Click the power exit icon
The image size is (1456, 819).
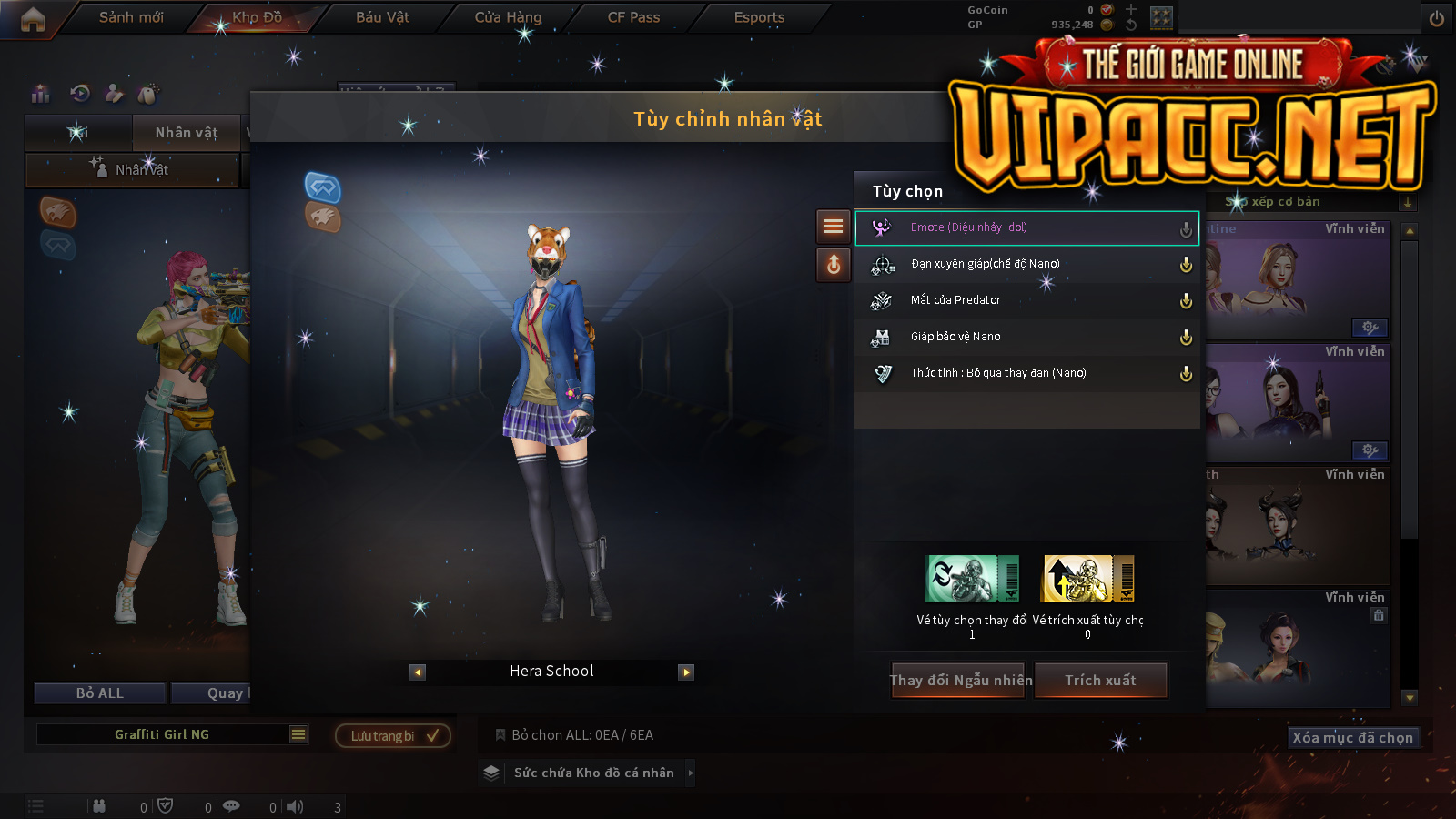click(1437, 18)
